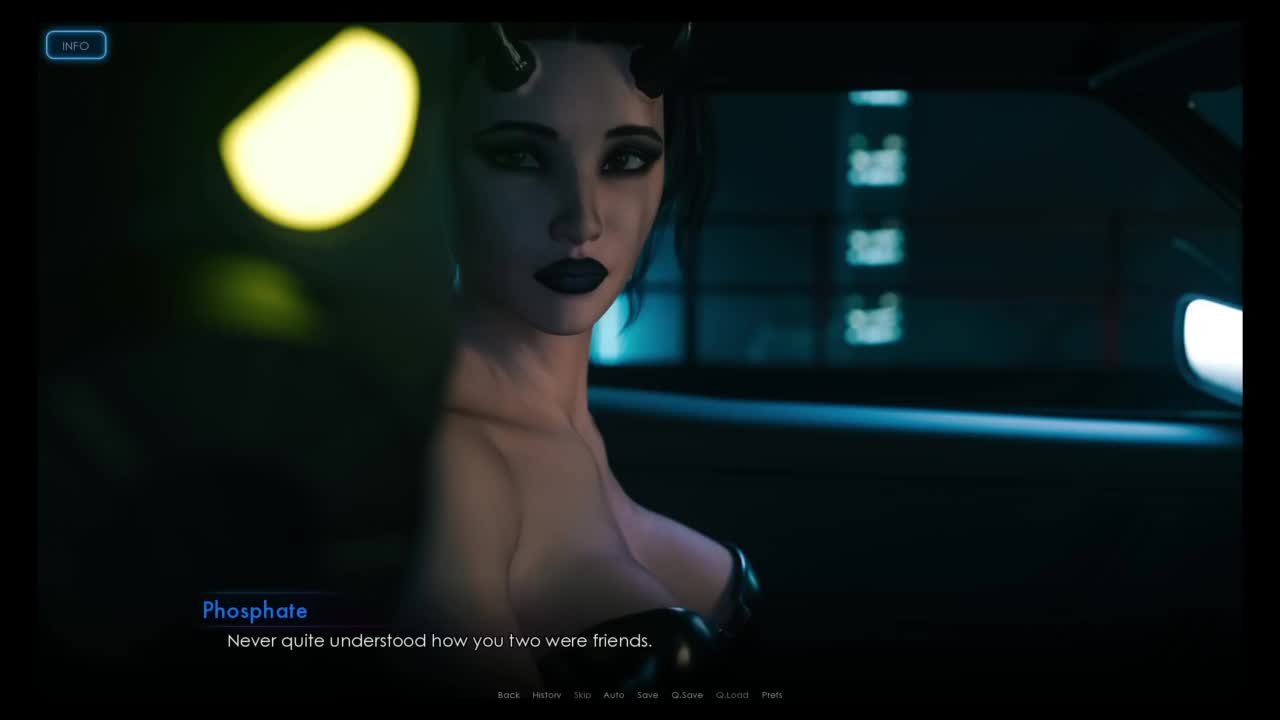Open the dialogue History log
This screenshot has width=1280, height=720.
(x=546, y=695)
